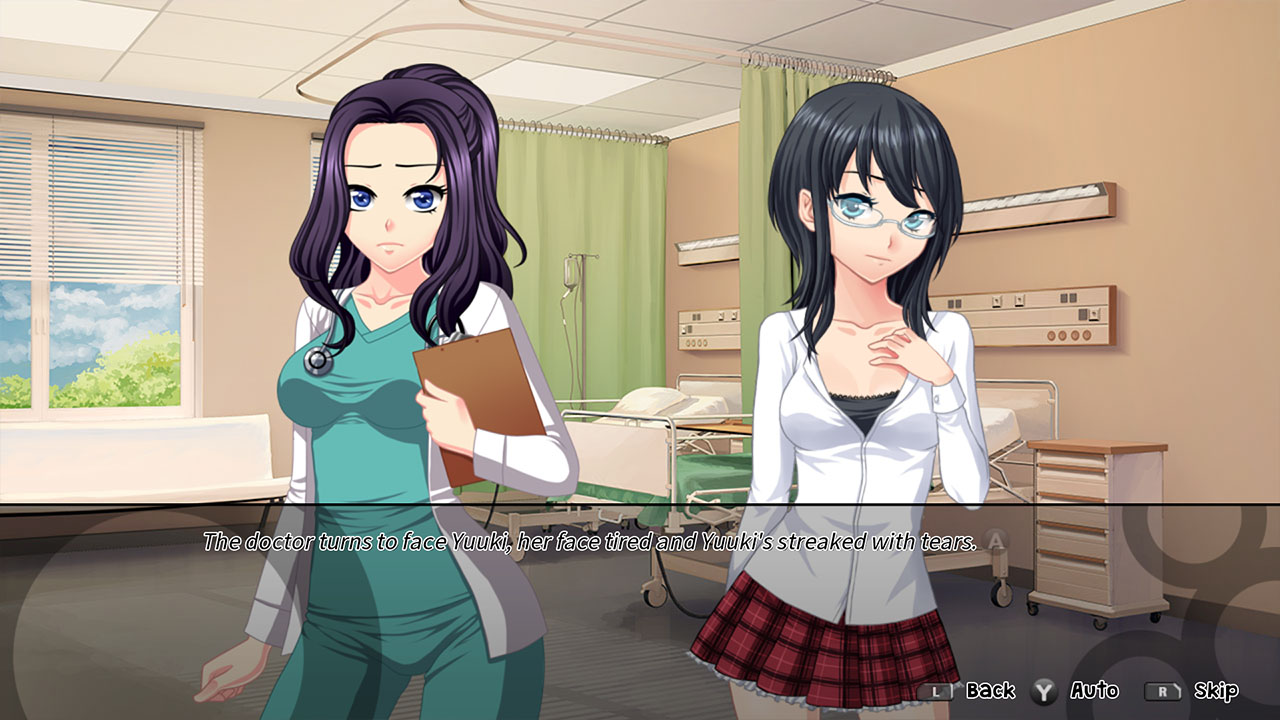Click the R shoulder button icon beside Skip
The height and width of the screenshot is (720, 1280).
coord(1165,690)
